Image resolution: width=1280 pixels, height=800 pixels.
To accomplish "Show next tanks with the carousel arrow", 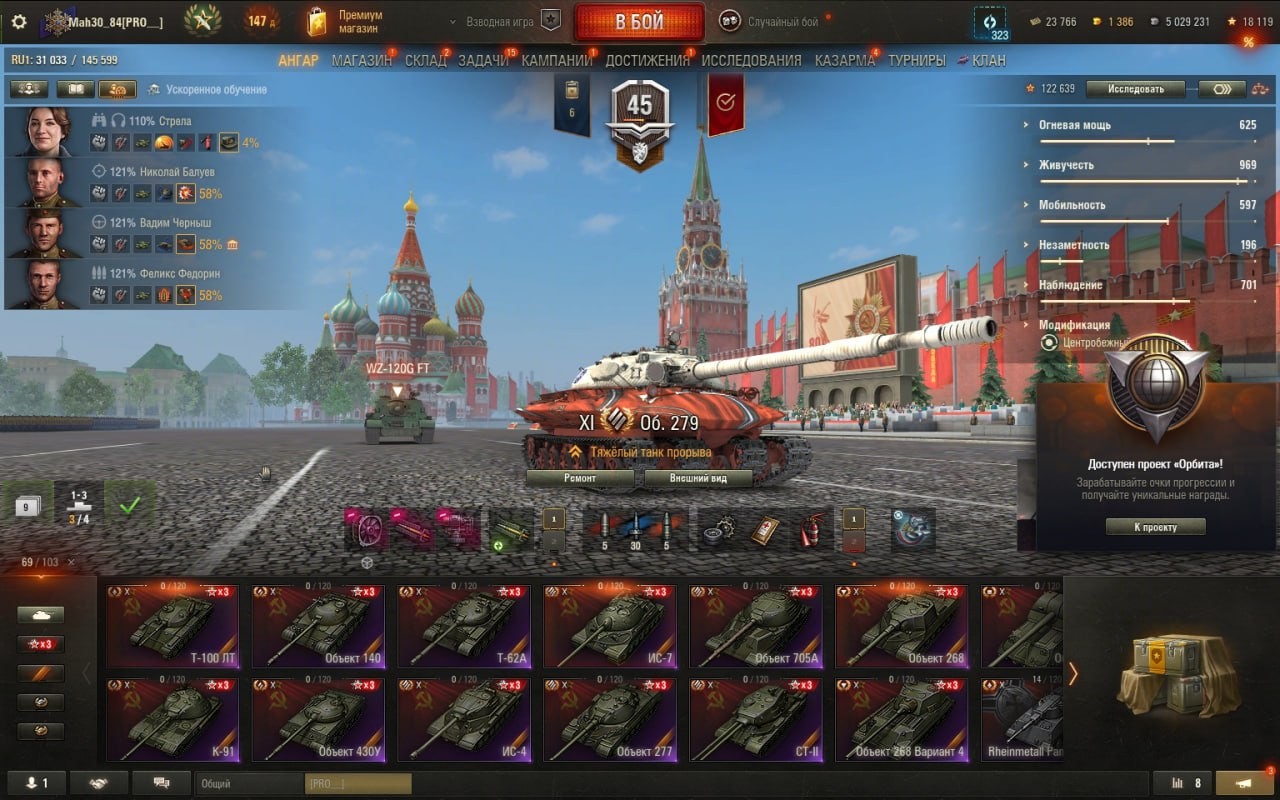I will 1073,674.
